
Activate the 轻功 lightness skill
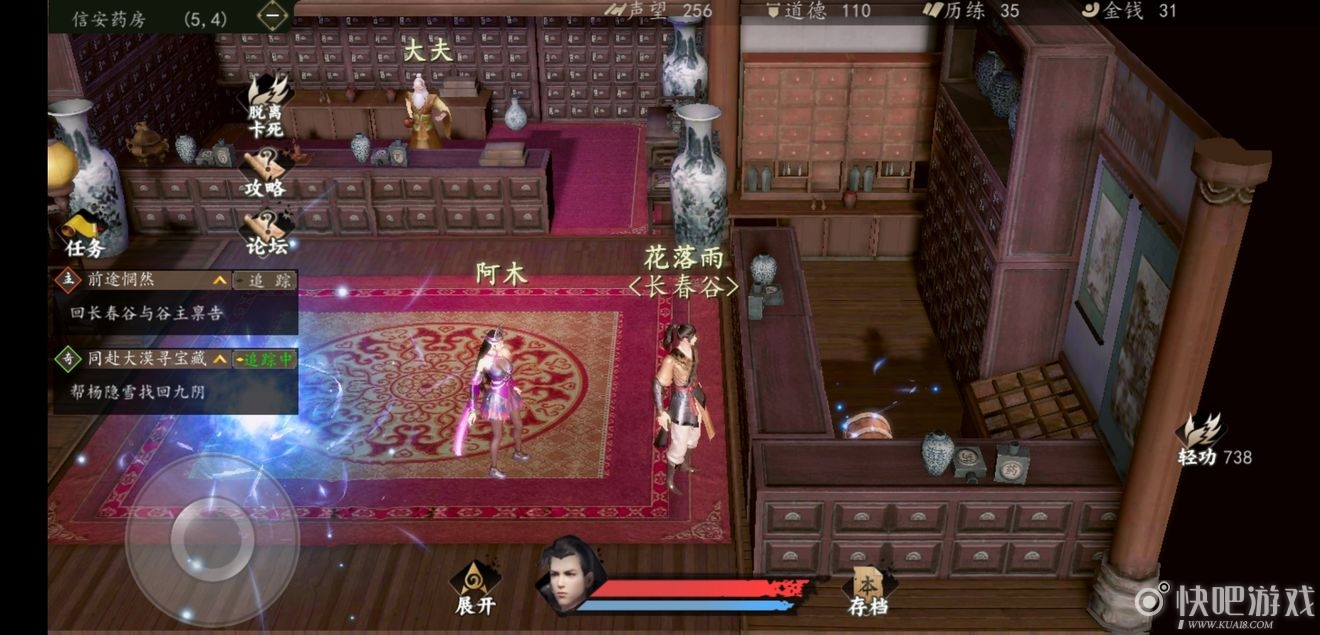(1201, 440)
